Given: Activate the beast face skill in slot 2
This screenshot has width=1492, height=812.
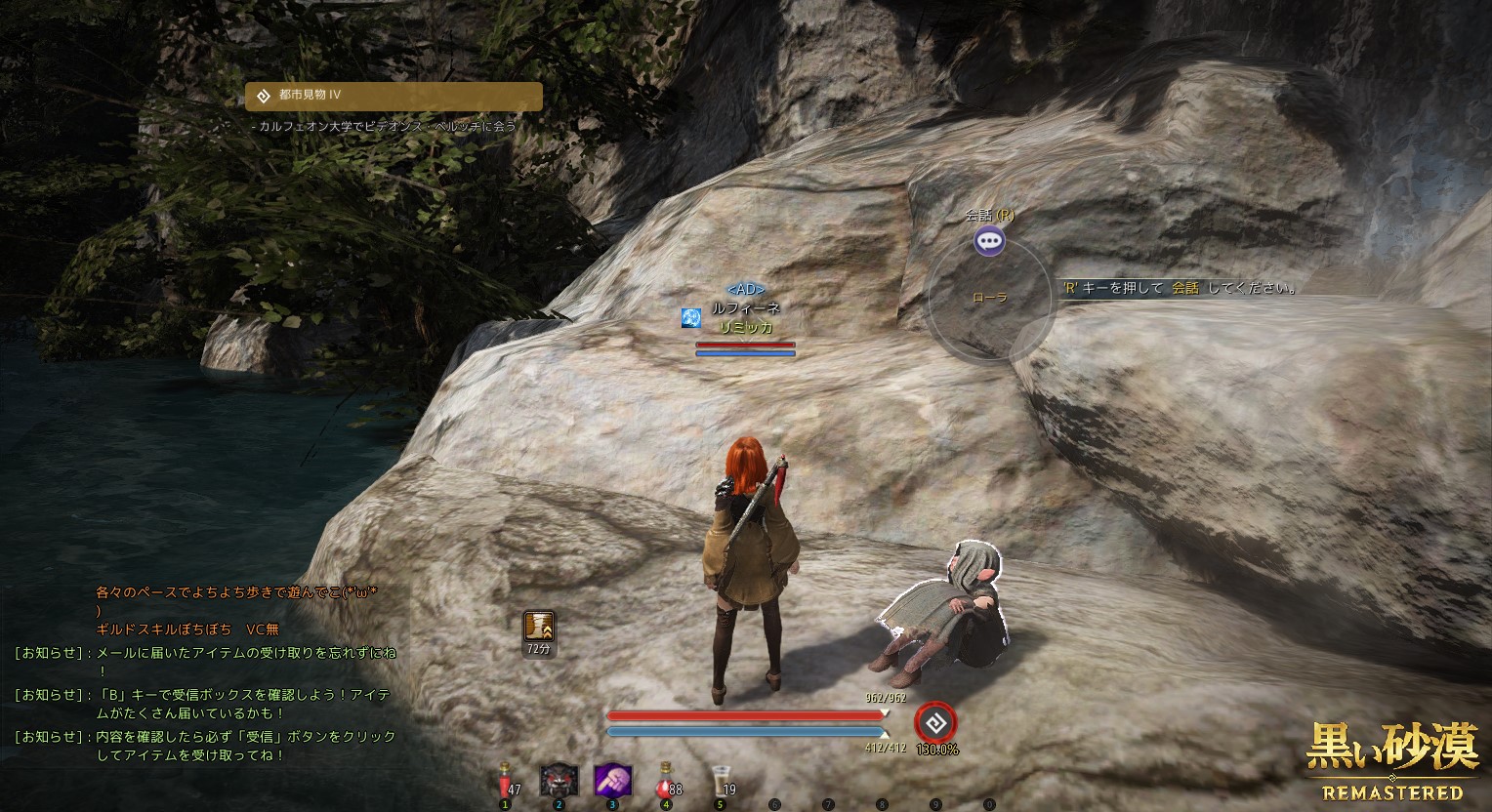Looking at the screenshot, I should (x=559, y=781).
